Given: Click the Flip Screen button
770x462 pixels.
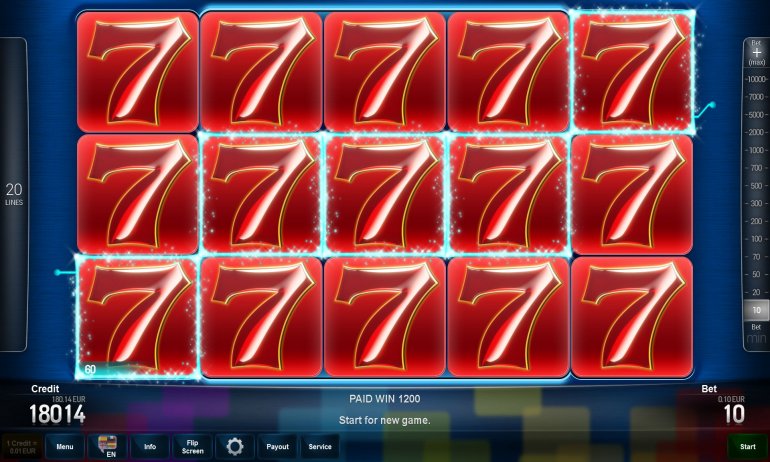Looking at the screenshot, I should (193, 447).
